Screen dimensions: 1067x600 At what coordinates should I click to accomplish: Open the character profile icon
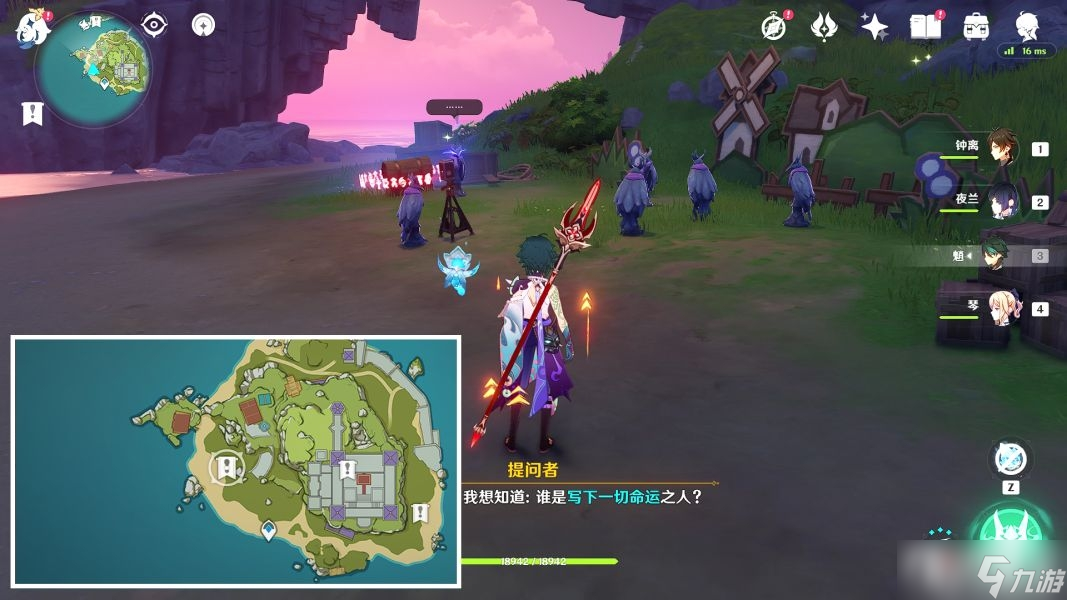click(x=1026, y=26)
